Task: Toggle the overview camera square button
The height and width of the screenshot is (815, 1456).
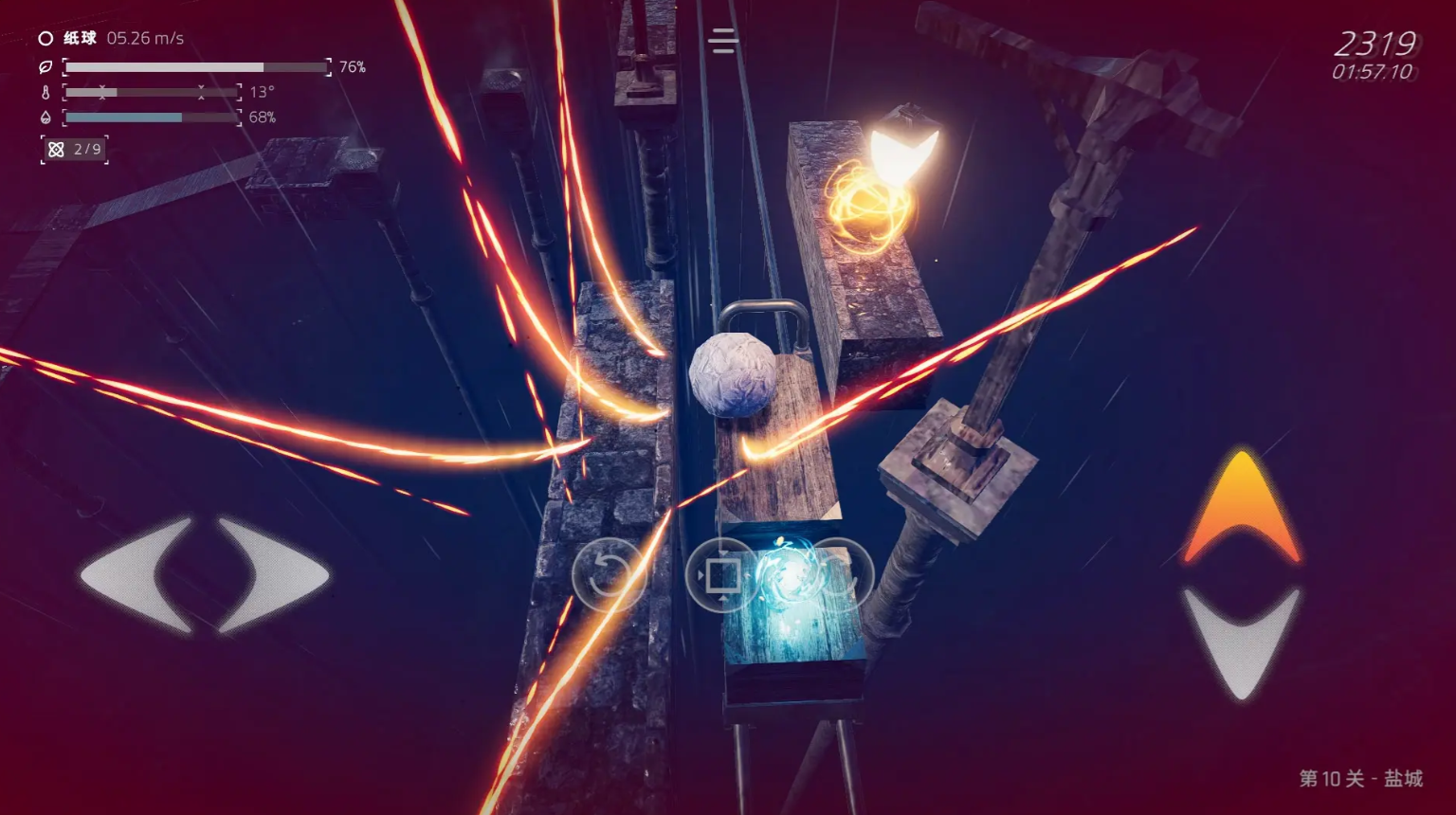Action: pyautogui.click(x=721, y=574)
